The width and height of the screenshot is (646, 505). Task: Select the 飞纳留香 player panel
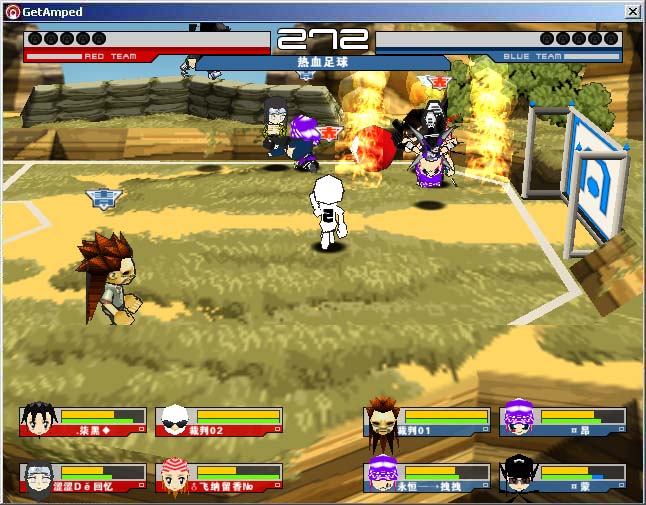(x=219, y=476)
